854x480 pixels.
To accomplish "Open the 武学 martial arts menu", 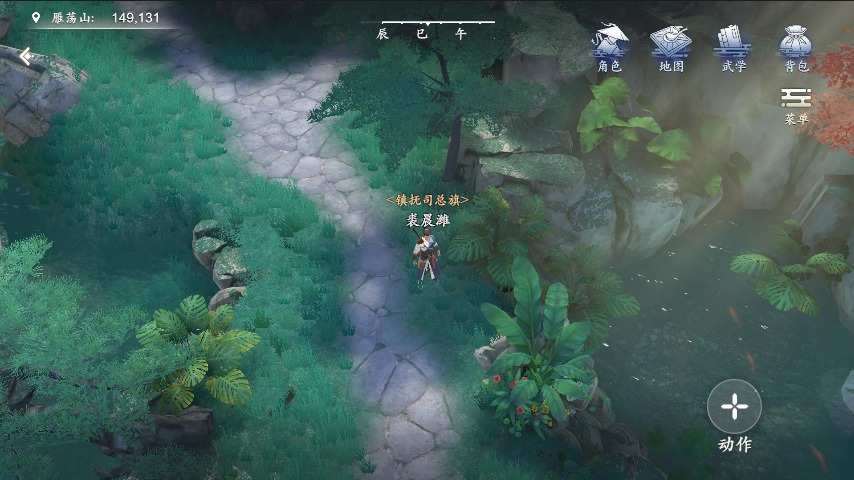I will tap(733, 46).
